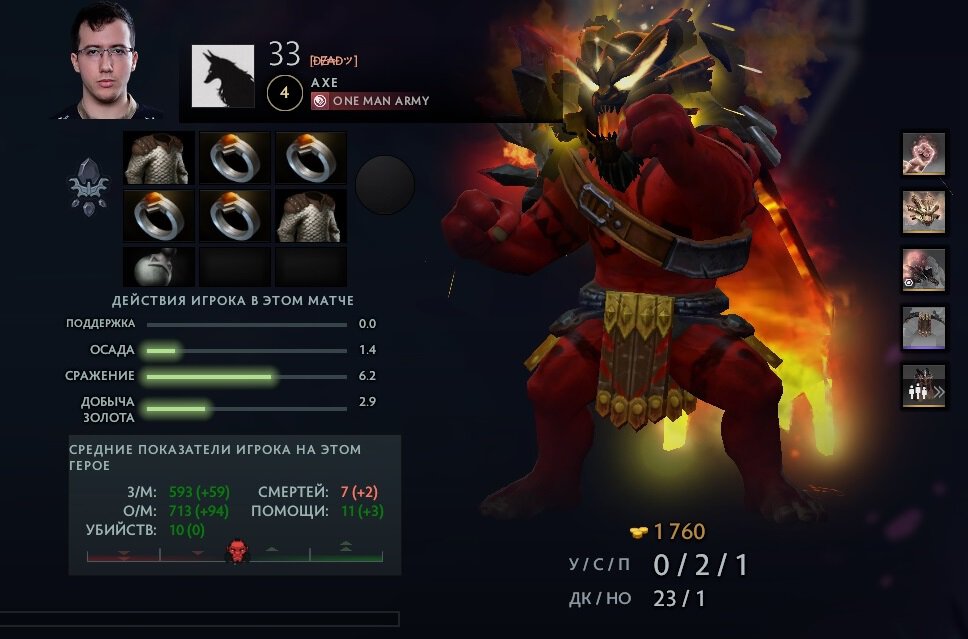
Task: Click the empty round neutral item slot
Action: click(385, 184)
